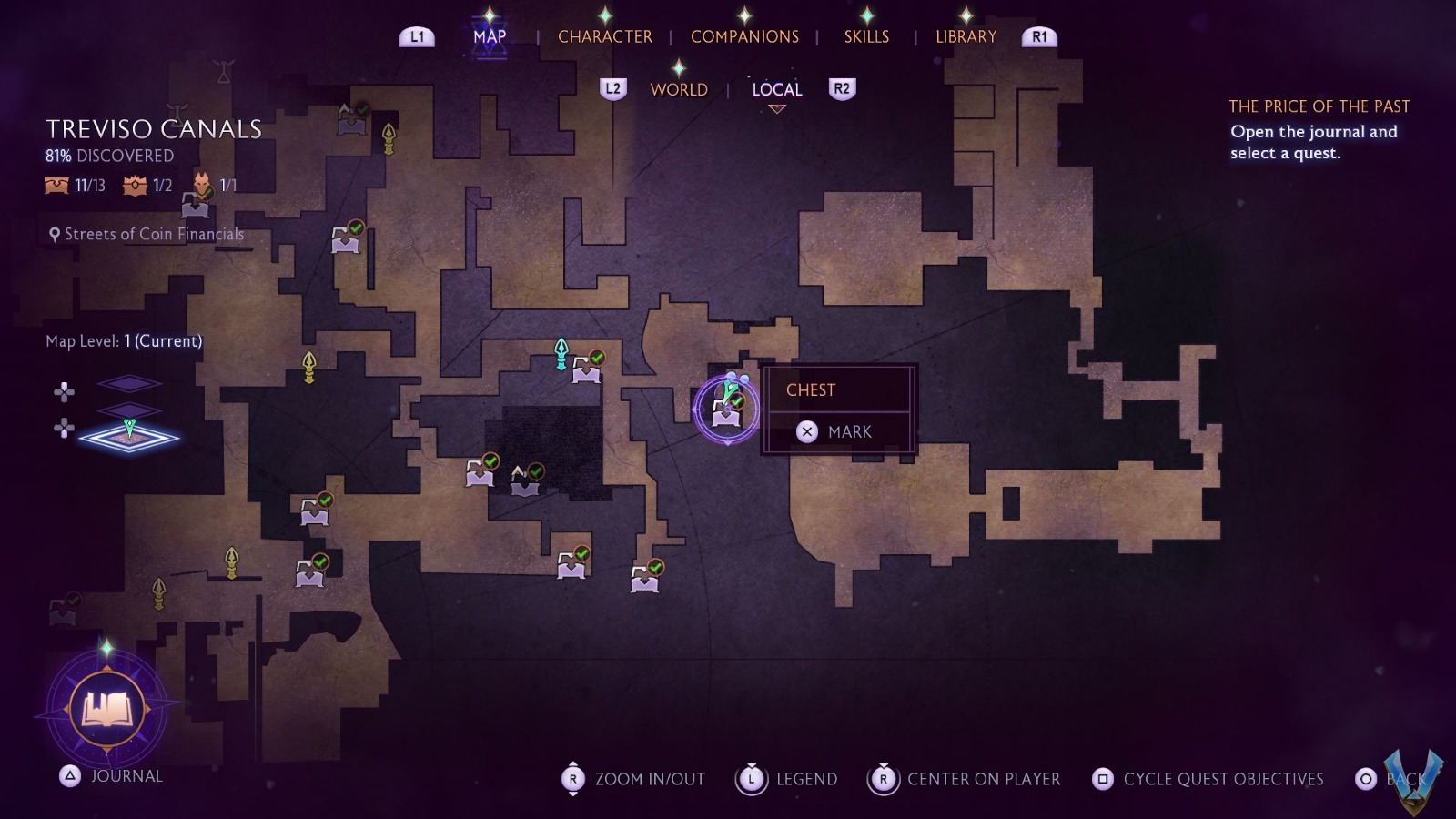Switch to the Character tab
1456x819 pixels.
604,36
